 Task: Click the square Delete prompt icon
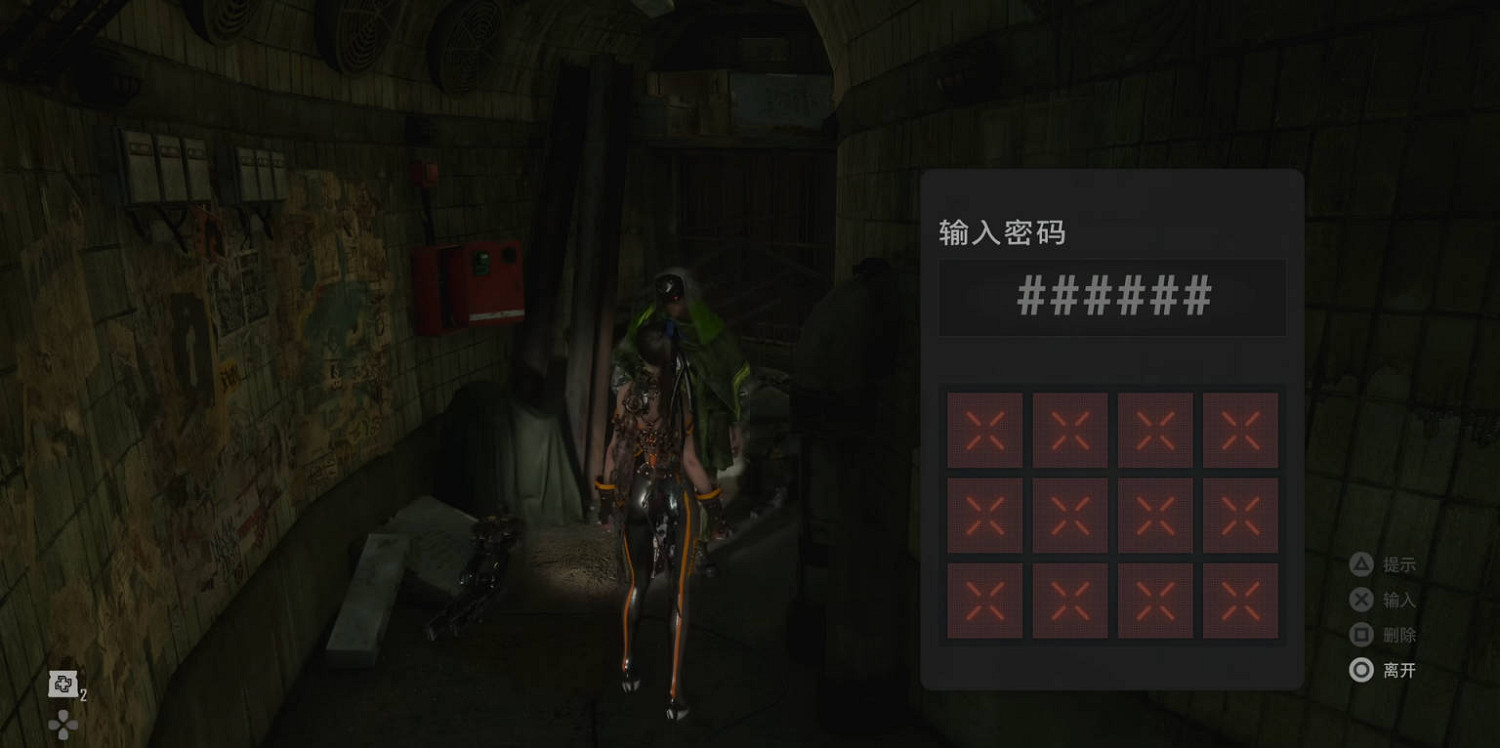click(1361, 635)
